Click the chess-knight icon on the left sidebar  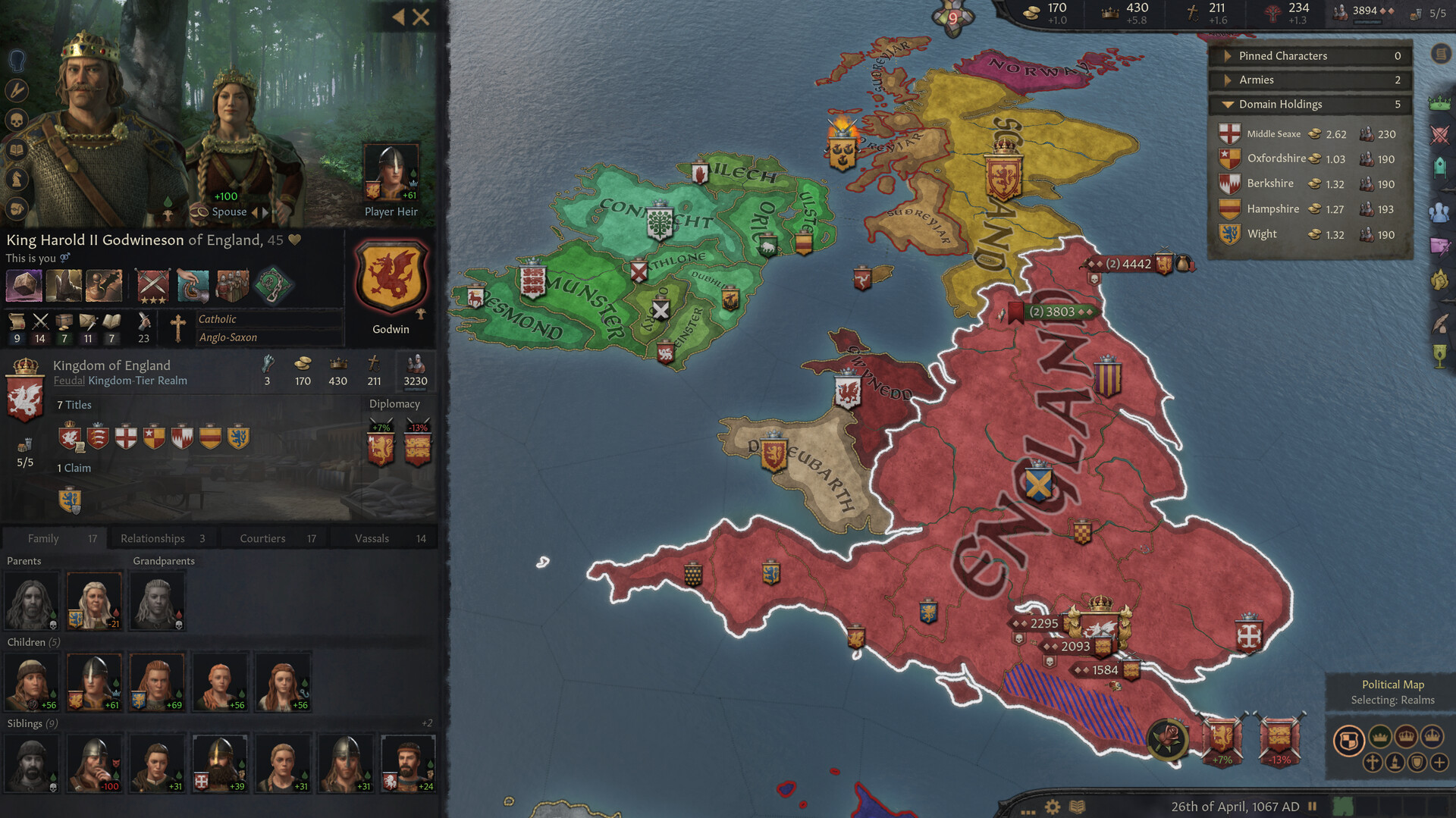pos(16,178)
